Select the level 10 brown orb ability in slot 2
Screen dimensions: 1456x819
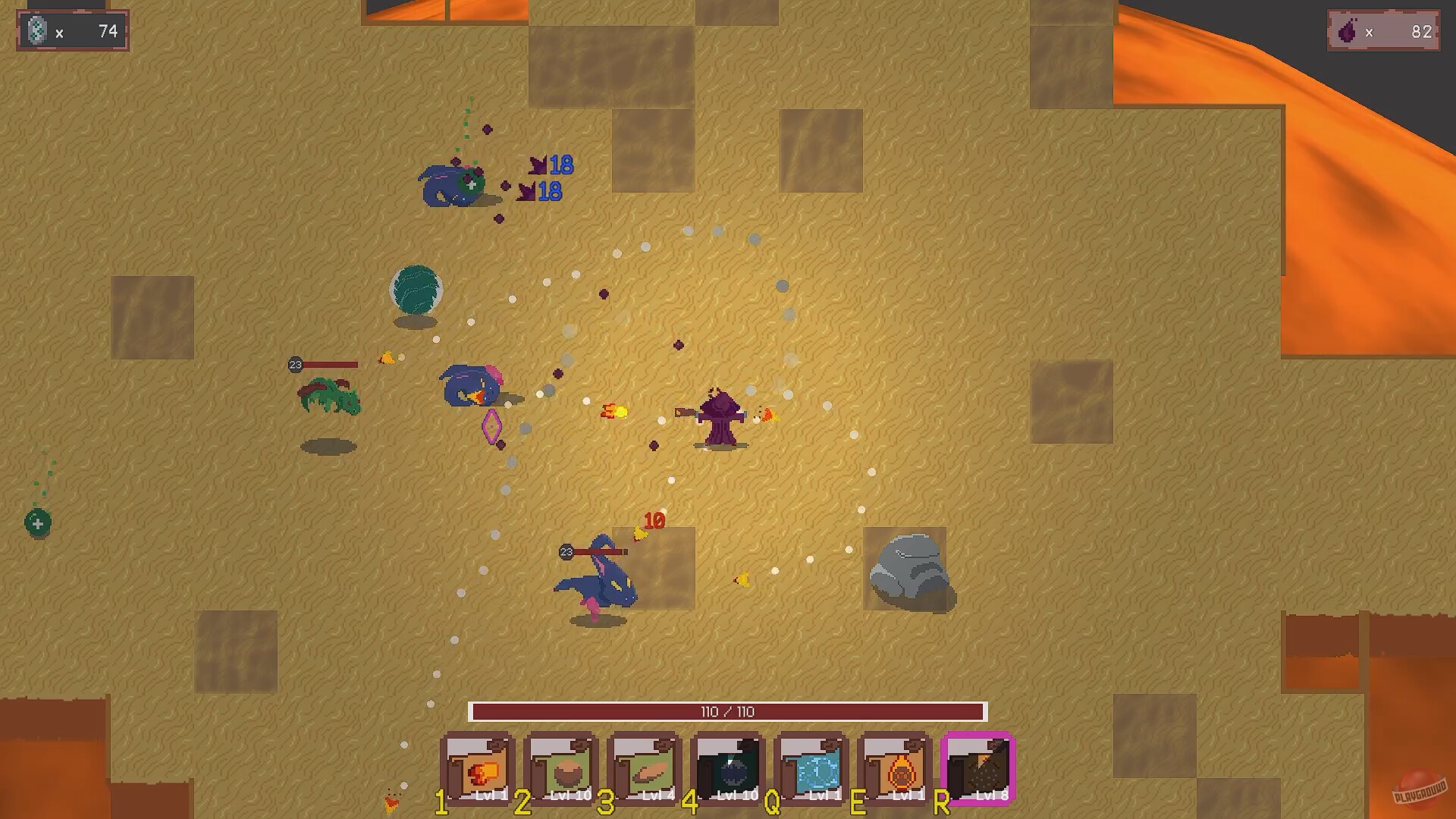click(562, 768)
